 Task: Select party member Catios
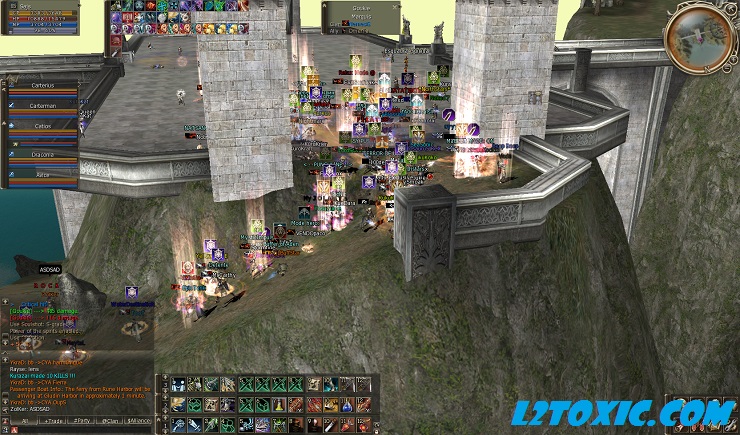coord(42,128)
